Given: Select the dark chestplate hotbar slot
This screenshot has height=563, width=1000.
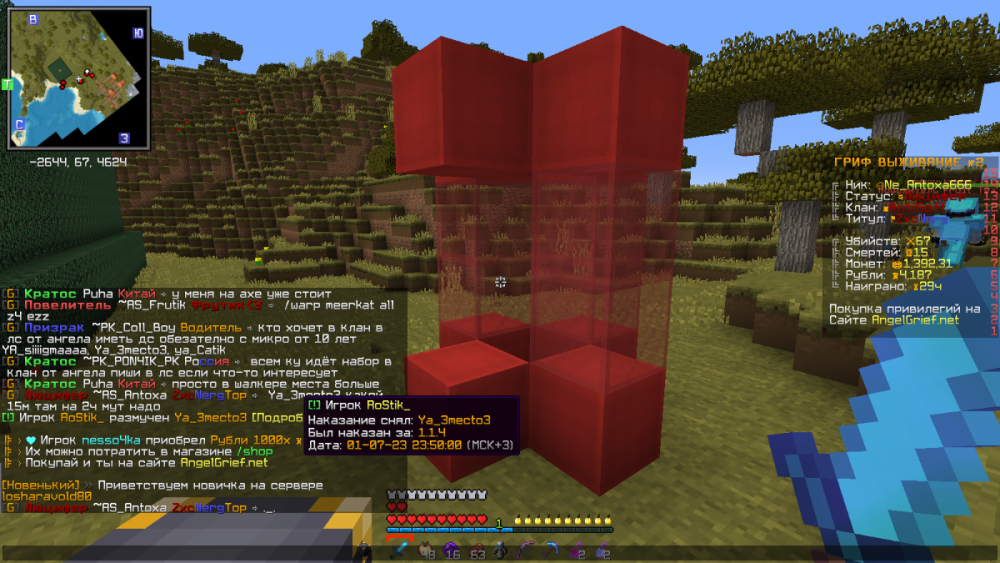Looking at the screenshot, I should coord(501,549).
